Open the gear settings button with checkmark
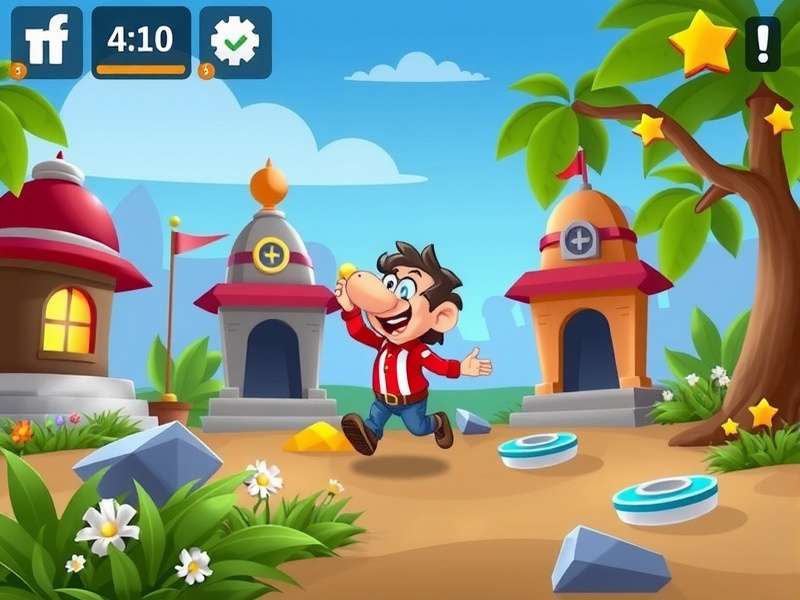Viewport: 800px width, 600px height. click(x=235, y=42)
